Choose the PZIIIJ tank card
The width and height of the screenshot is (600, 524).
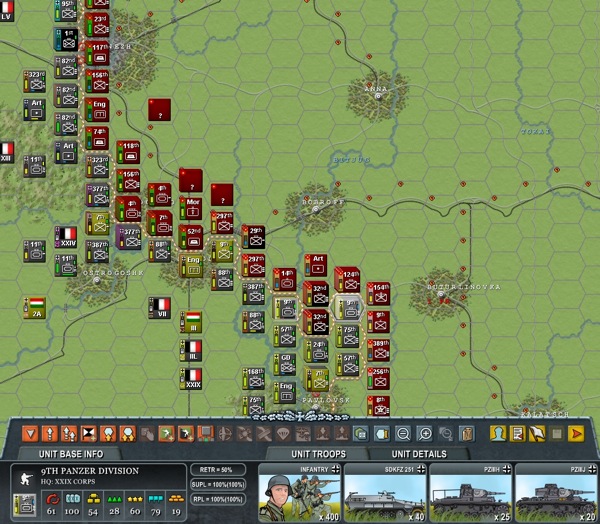[x=556, y=493]
